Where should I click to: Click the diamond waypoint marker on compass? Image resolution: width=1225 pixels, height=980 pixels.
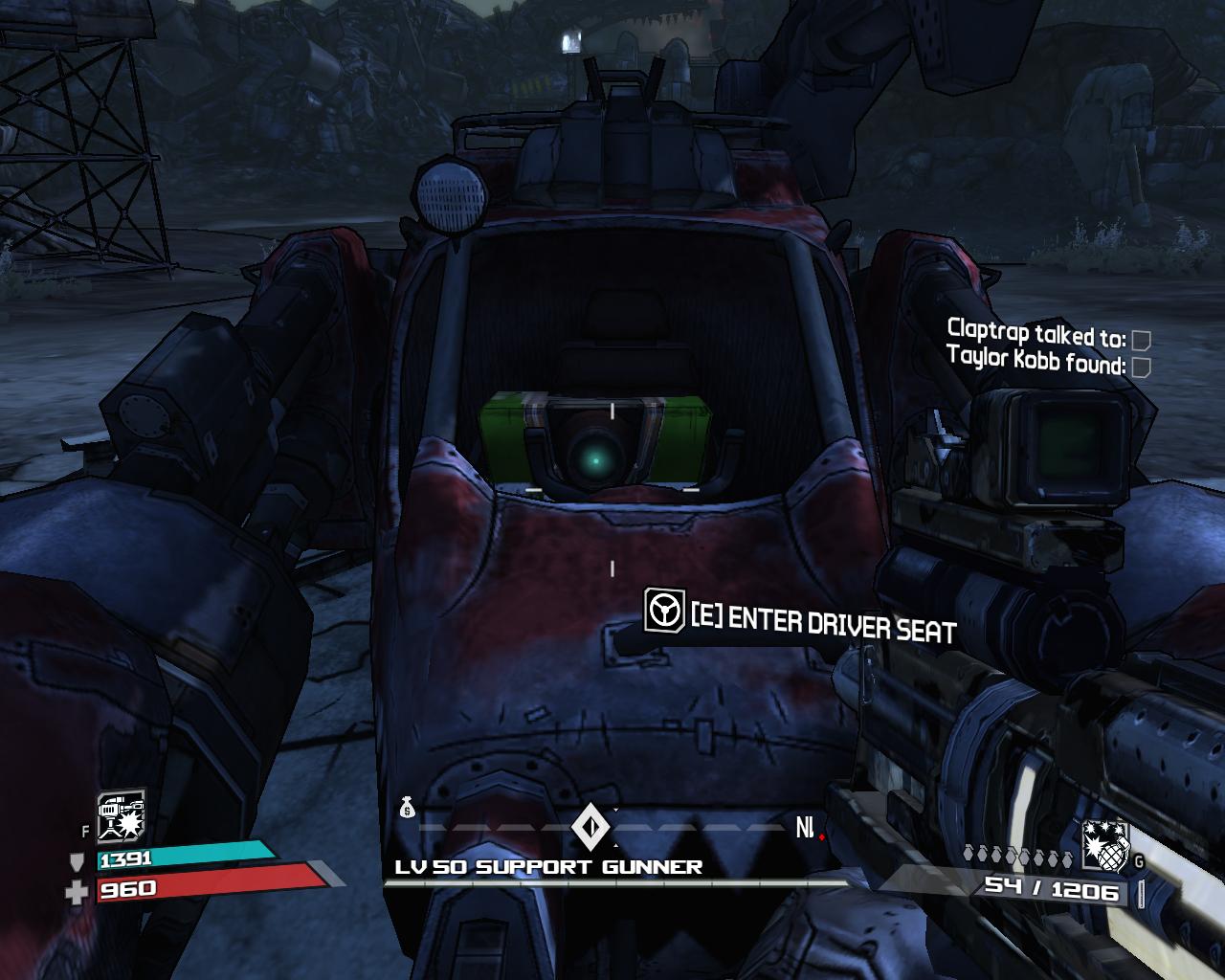[x=589, y=826]
